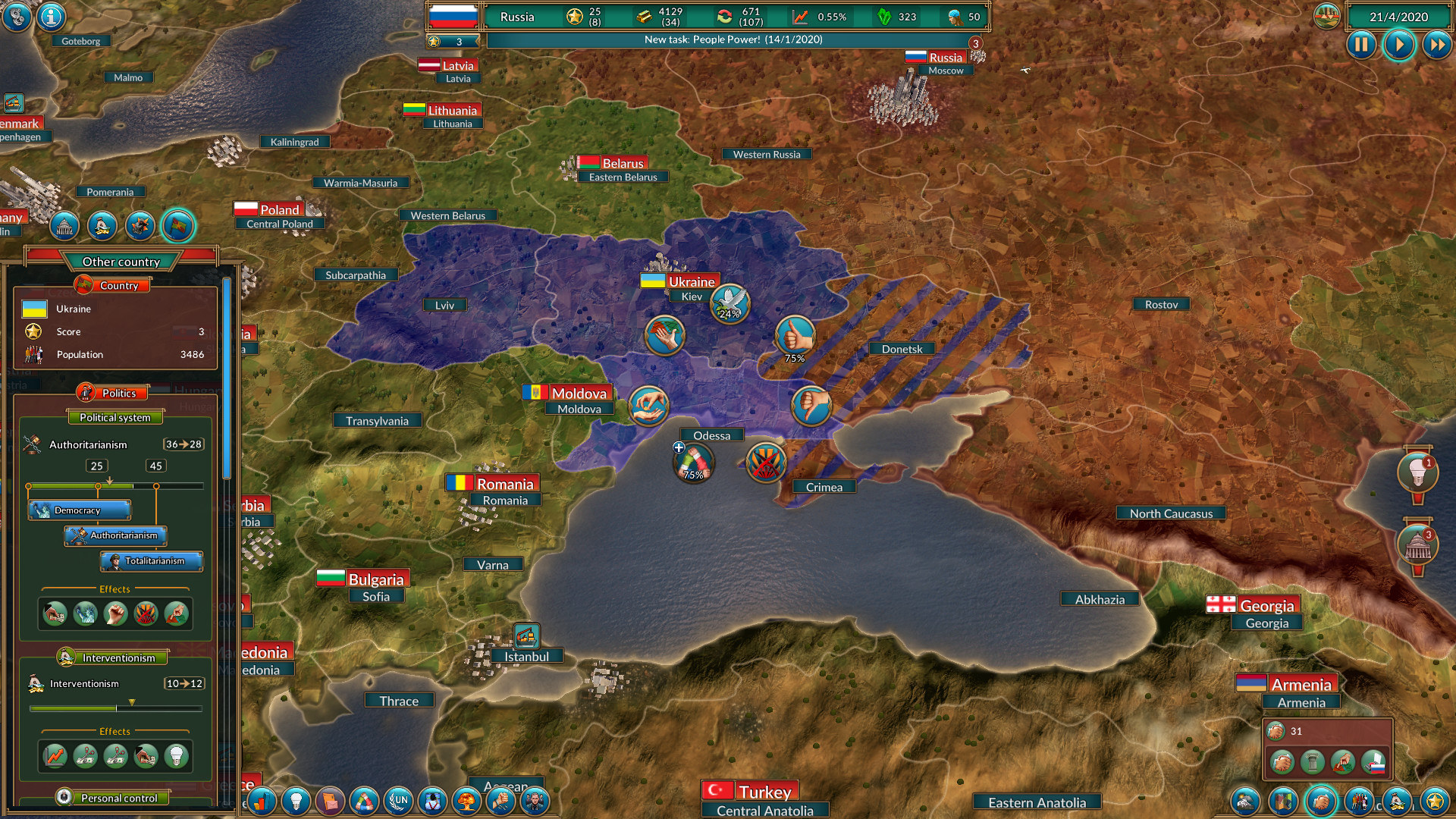Expand the plus icon beside the Odessa flag marker

tap(677, 448)
